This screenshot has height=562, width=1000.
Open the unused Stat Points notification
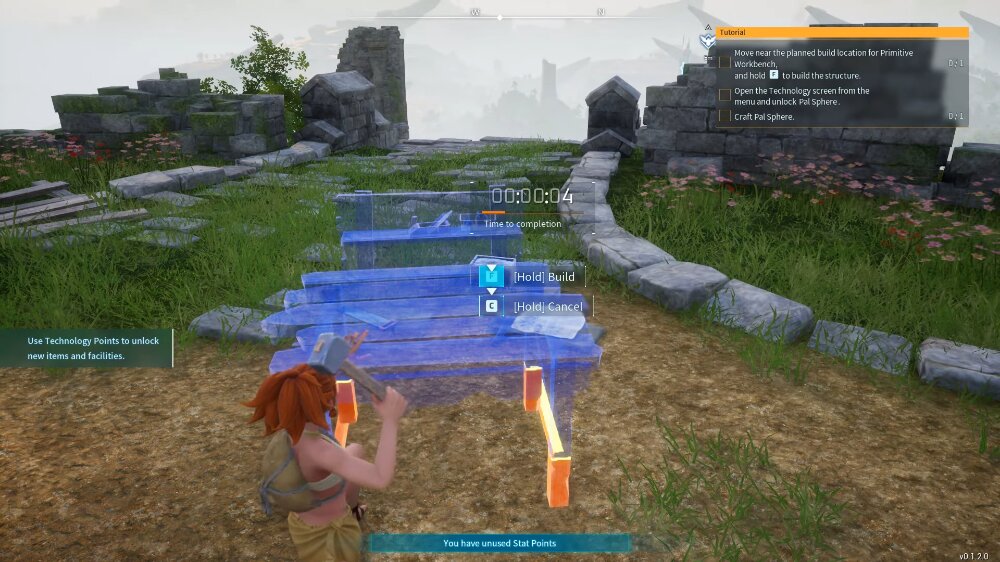click(x=500, y=543)
